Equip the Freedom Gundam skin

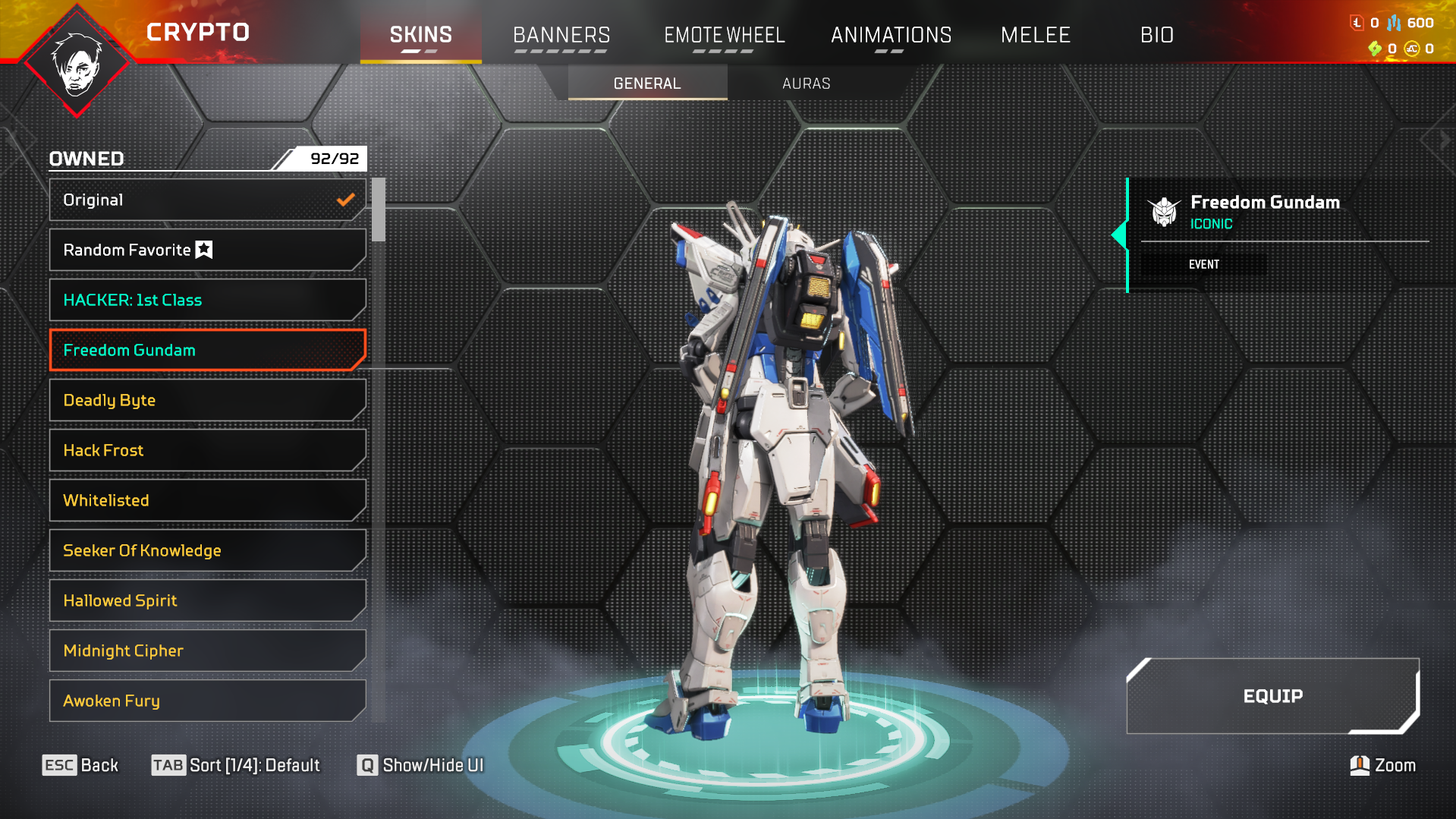[1272, 696]
